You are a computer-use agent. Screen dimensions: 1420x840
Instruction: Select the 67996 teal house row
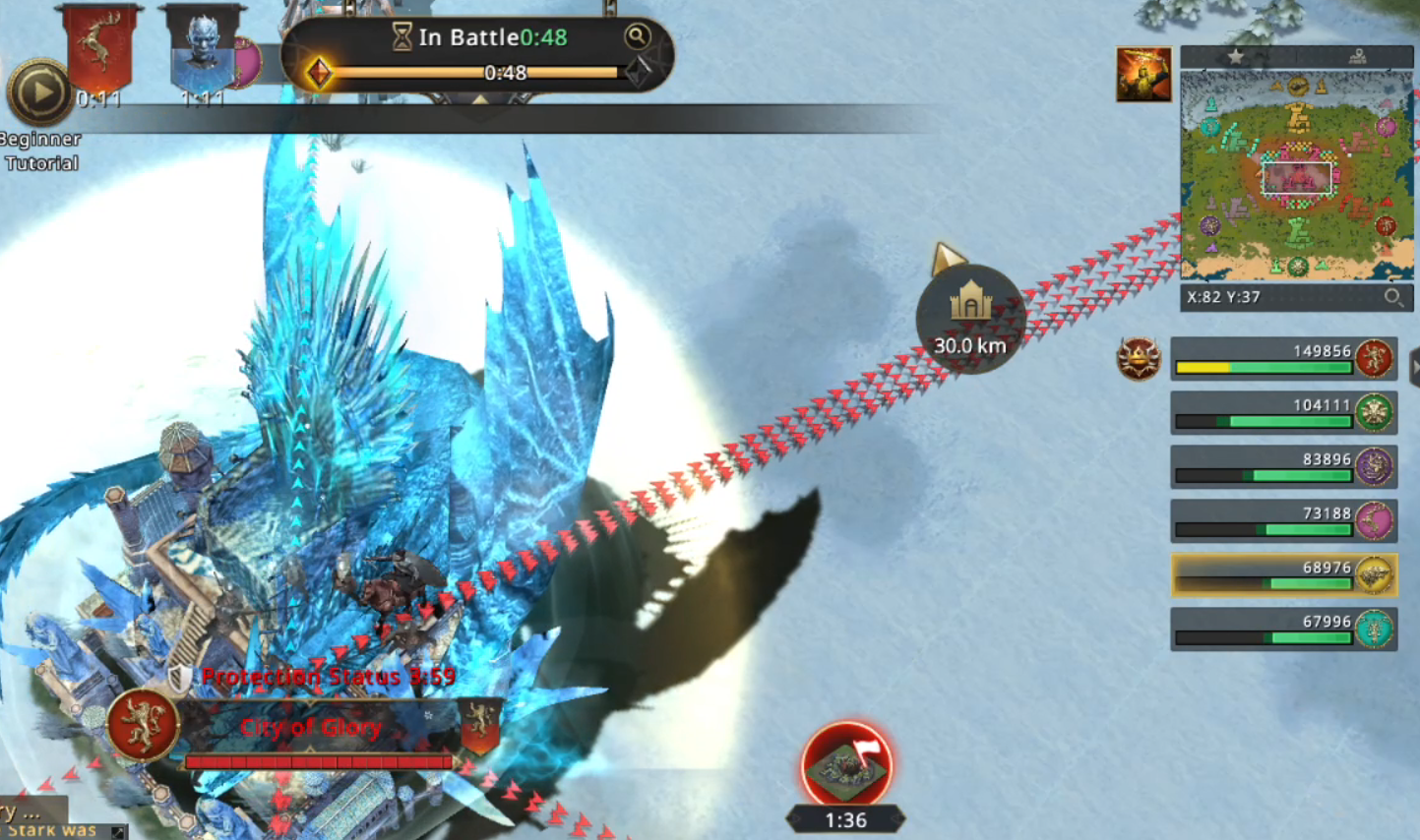click(1283, 630)
